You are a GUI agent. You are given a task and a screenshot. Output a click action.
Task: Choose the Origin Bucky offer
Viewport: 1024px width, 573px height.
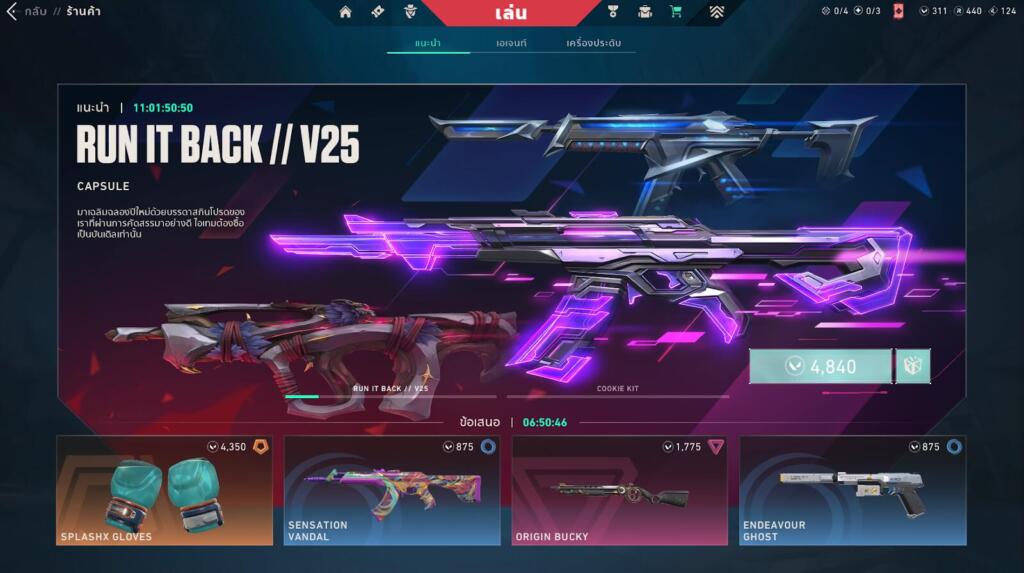coord(619,490)
